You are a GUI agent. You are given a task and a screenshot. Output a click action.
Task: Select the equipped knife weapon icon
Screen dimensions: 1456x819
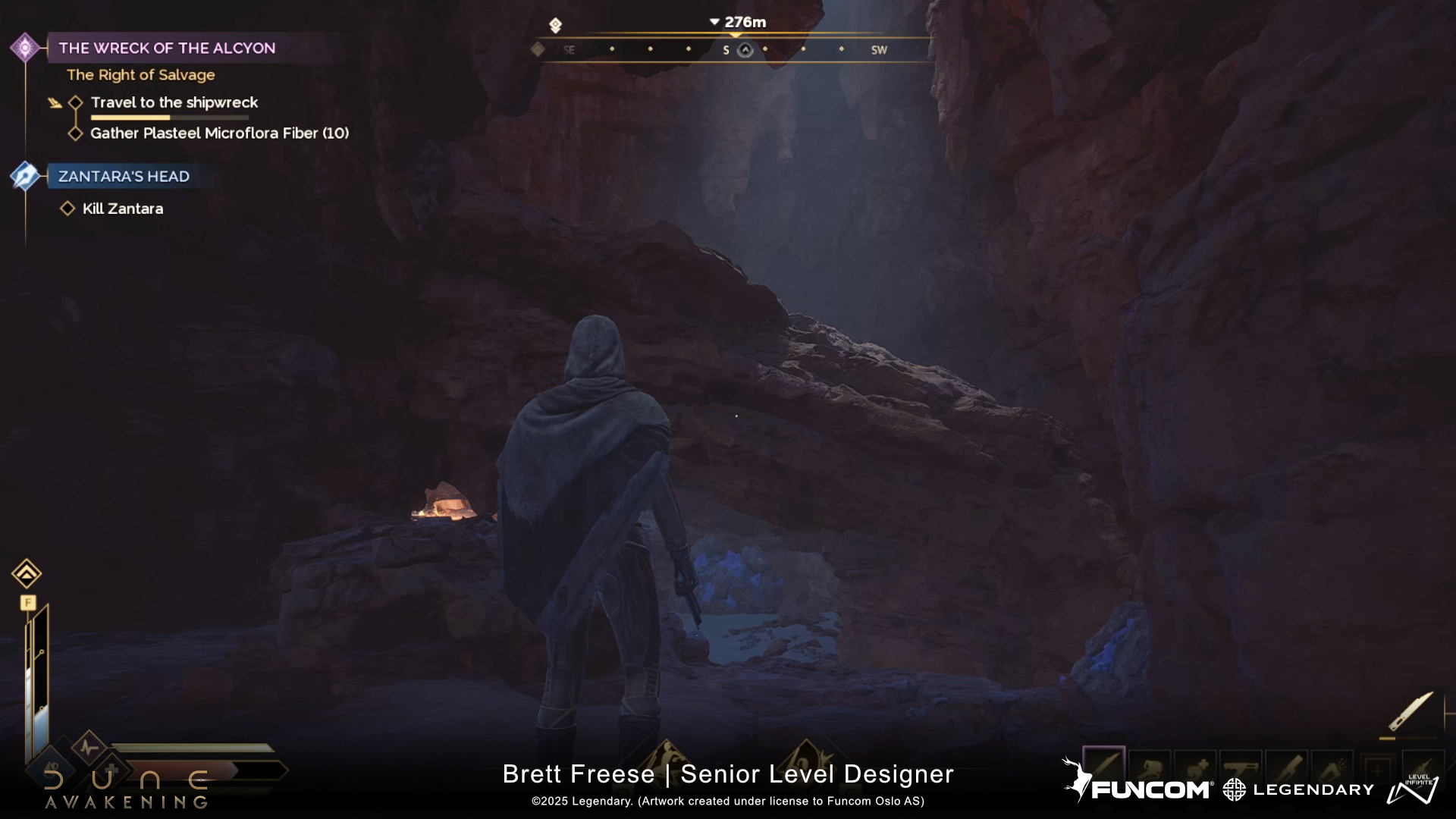[1410, 711]
